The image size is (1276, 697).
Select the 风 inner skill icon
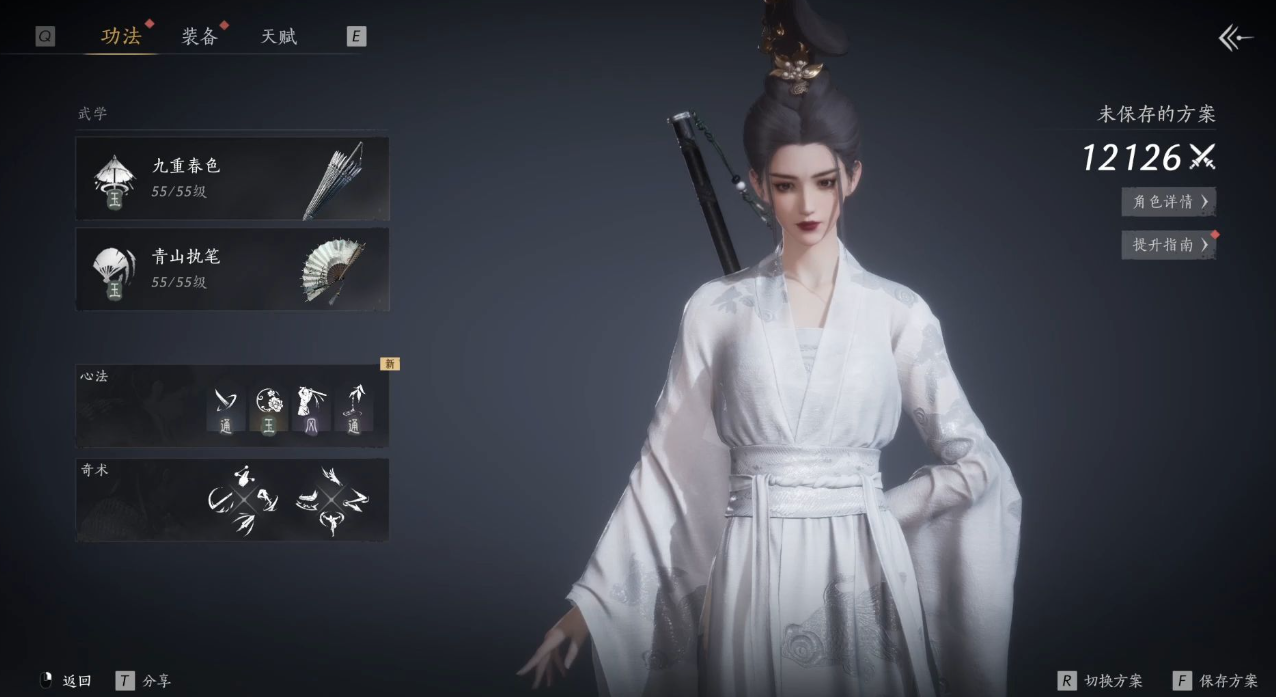[x=311, y=410]
